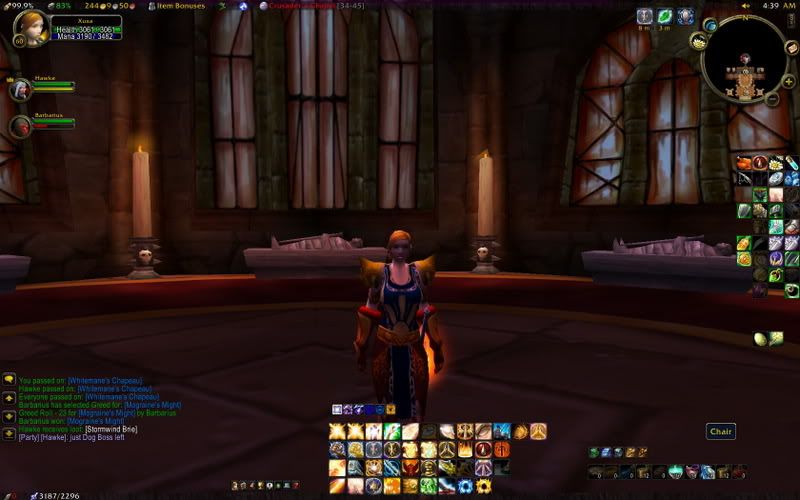800x500 pixels.
Task: Click the Chair button
Action: (721, 432)
